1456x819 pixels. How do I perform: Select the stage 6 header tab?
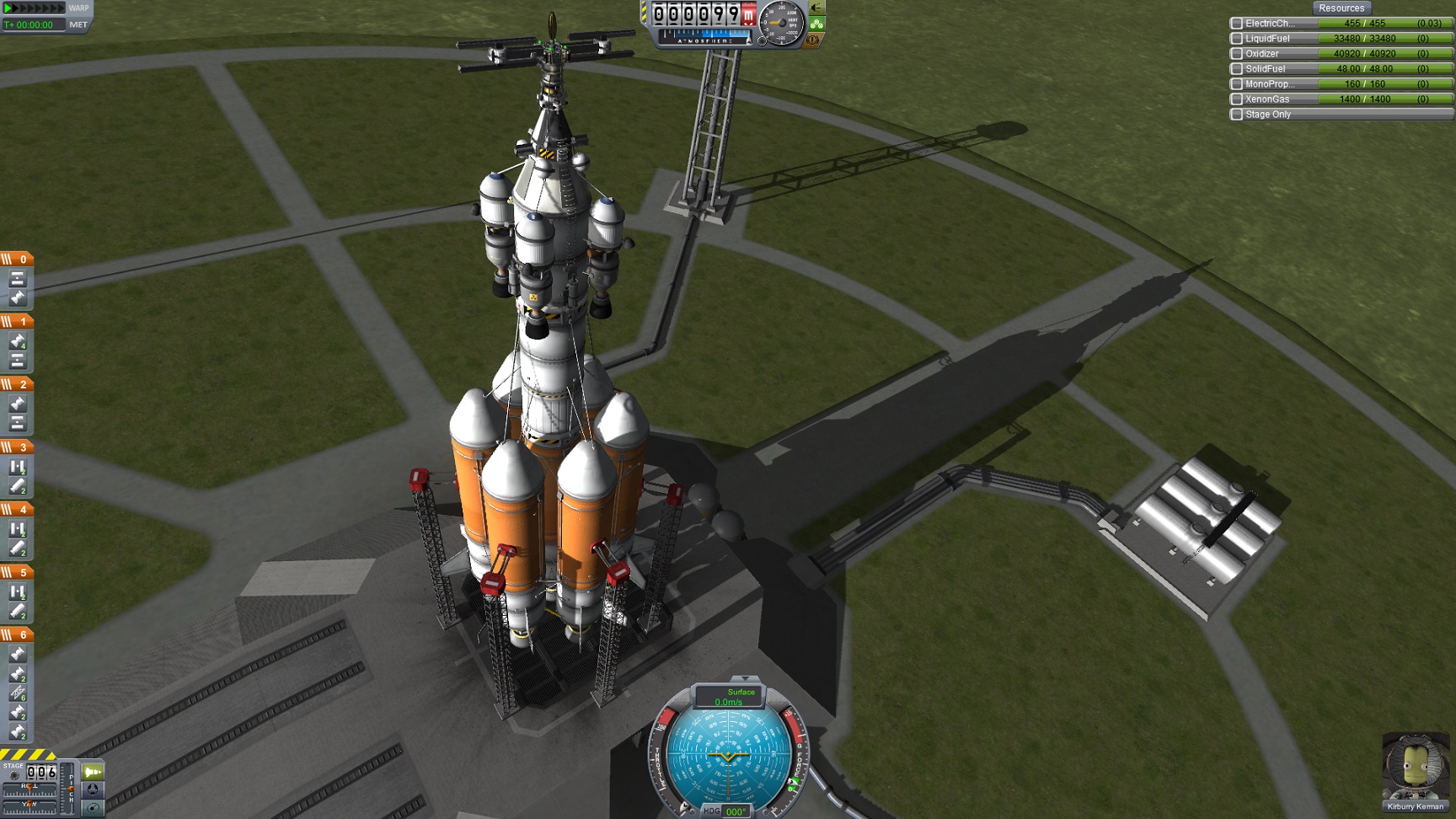17,634
